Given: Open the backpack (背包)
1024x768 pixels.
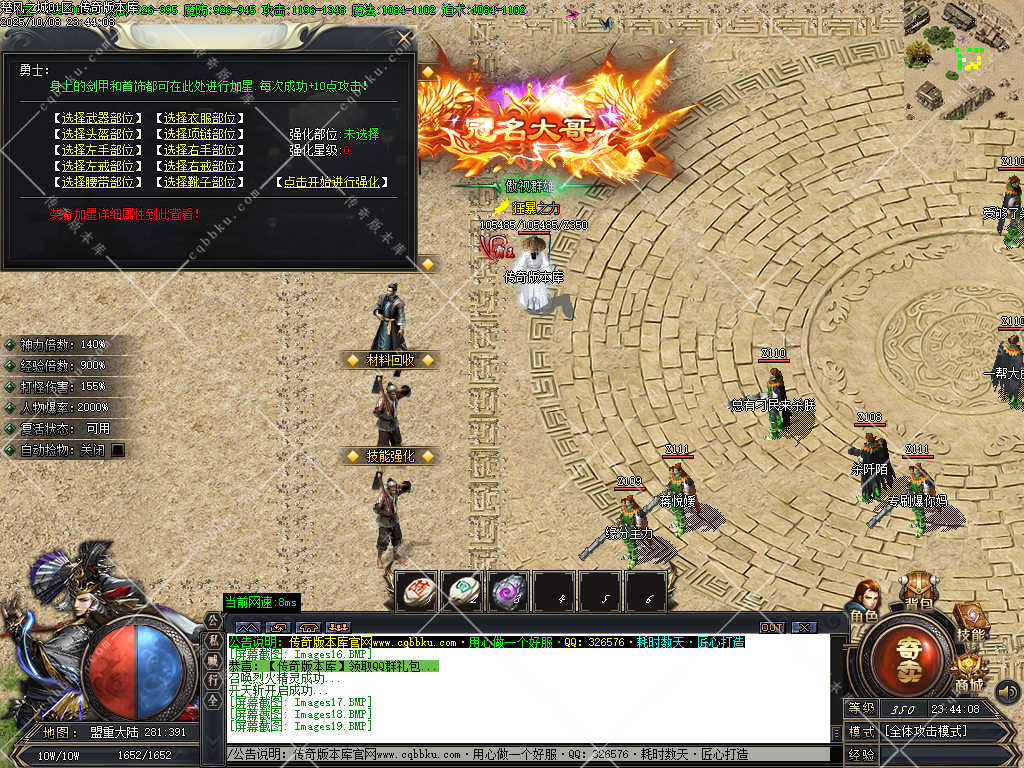Looking at the screenshot, I should click(917, 590).
